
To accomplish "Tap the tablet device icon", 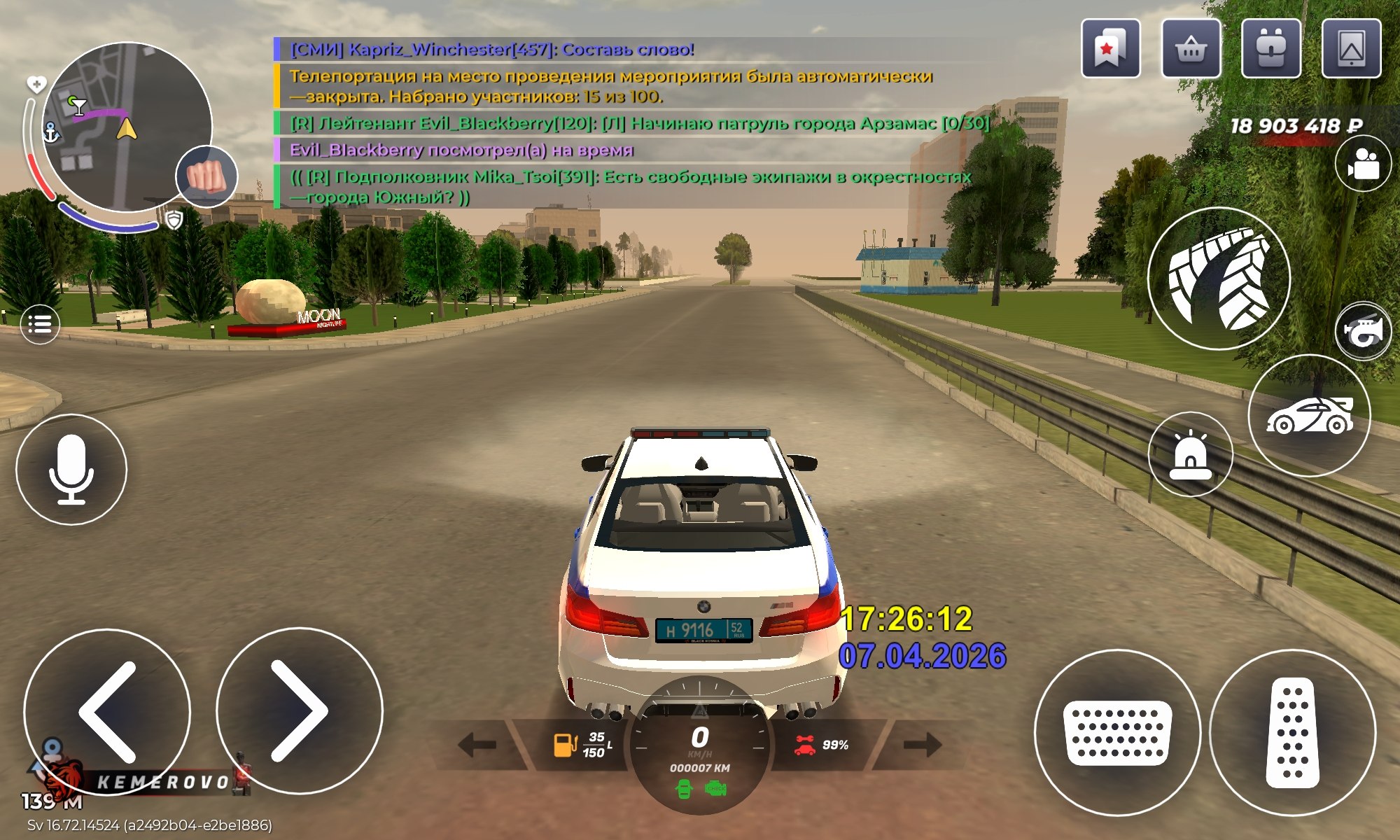I will point(1351,49).
